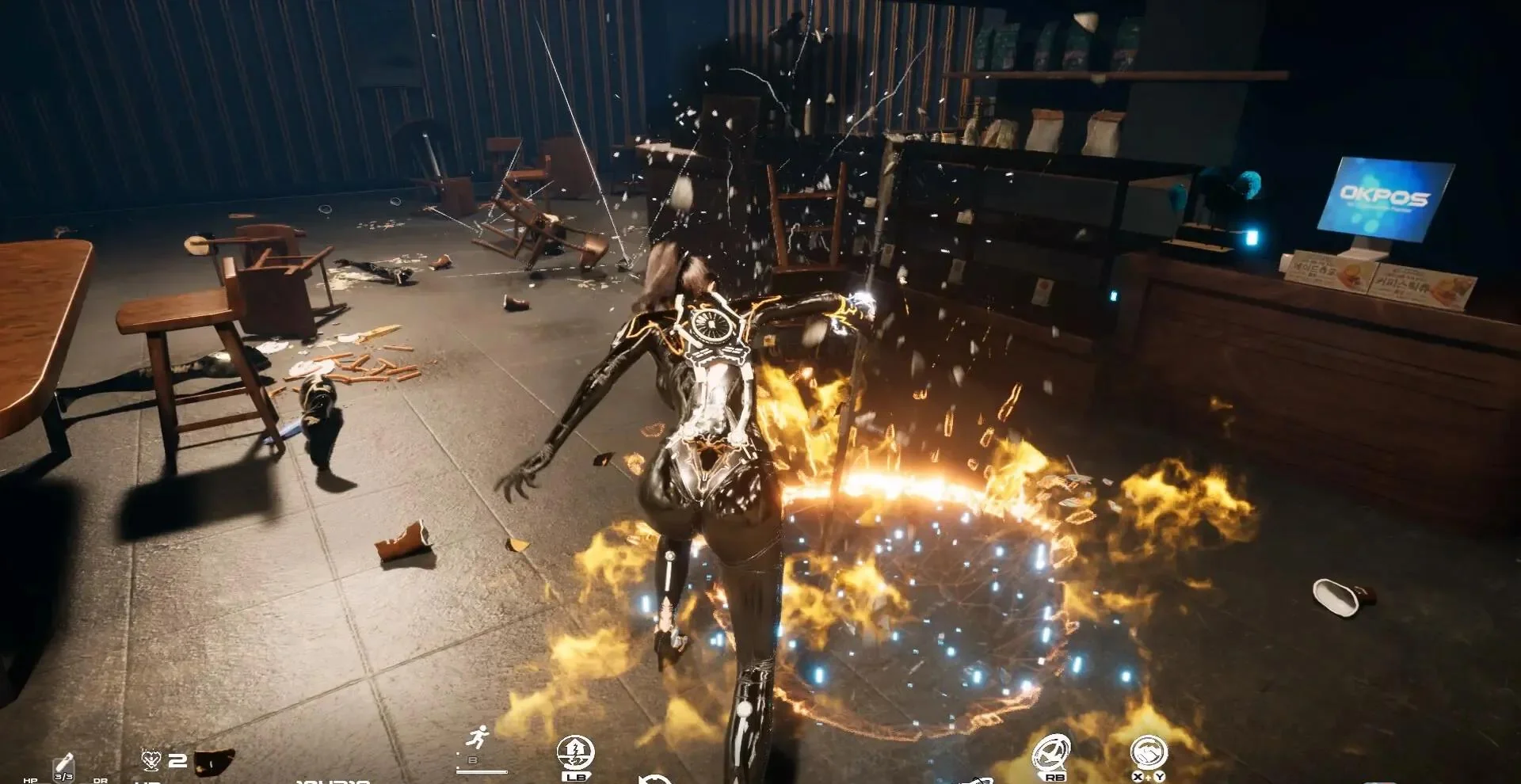Screen dimensions: 1521x784
Task: Trigger the LB skill icon
Action: (575, 753)
